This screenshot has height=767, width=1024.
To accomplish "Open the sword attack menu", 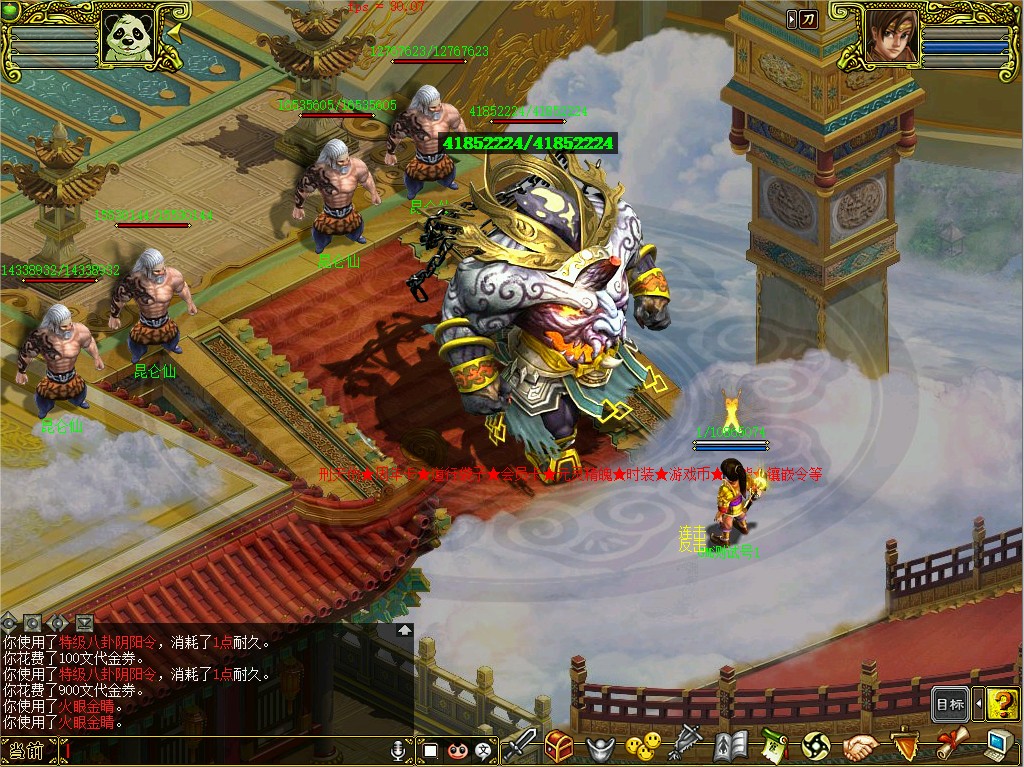I will [519, 745].
